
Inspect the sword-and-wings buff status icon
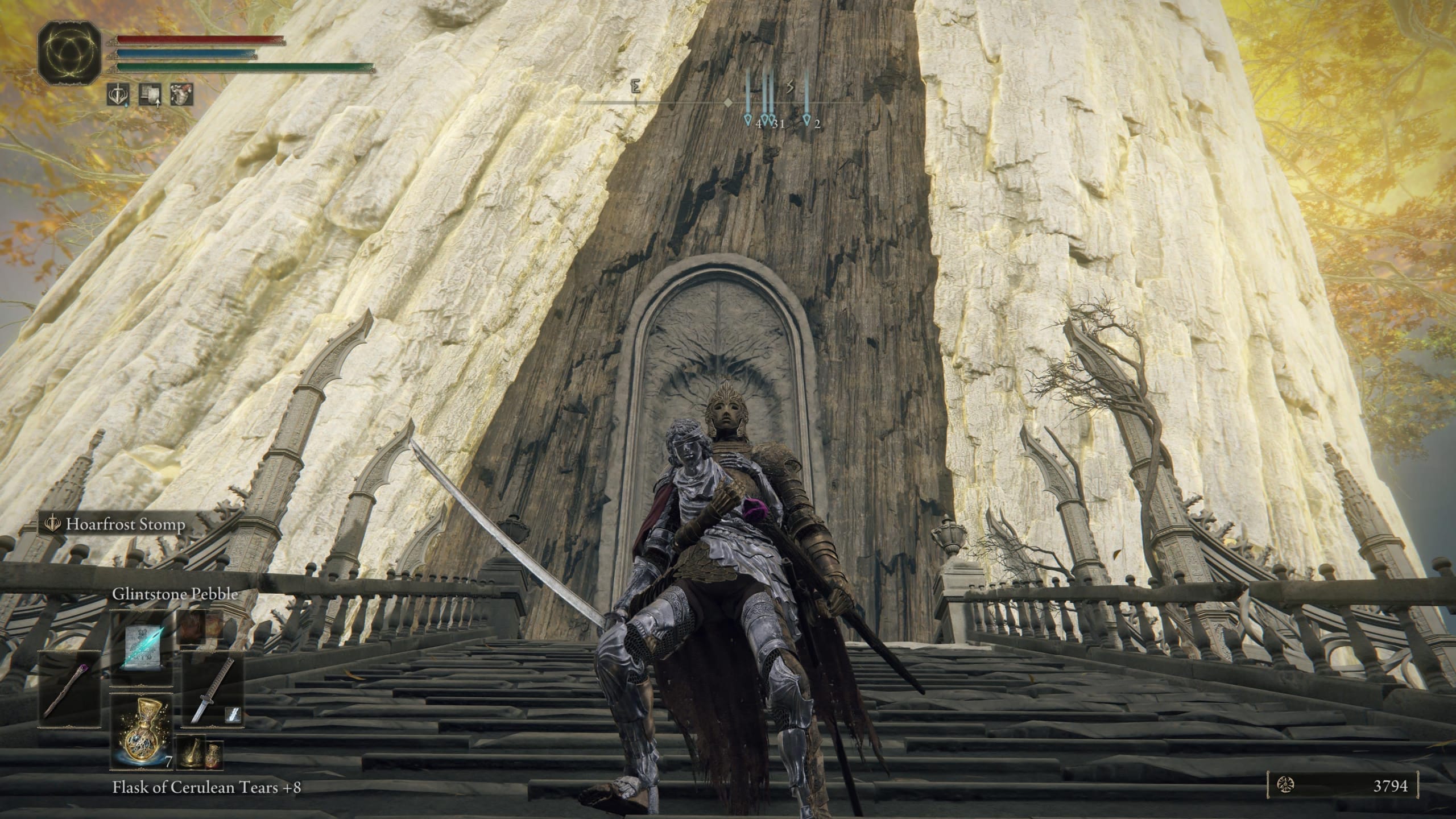(117, 94)
